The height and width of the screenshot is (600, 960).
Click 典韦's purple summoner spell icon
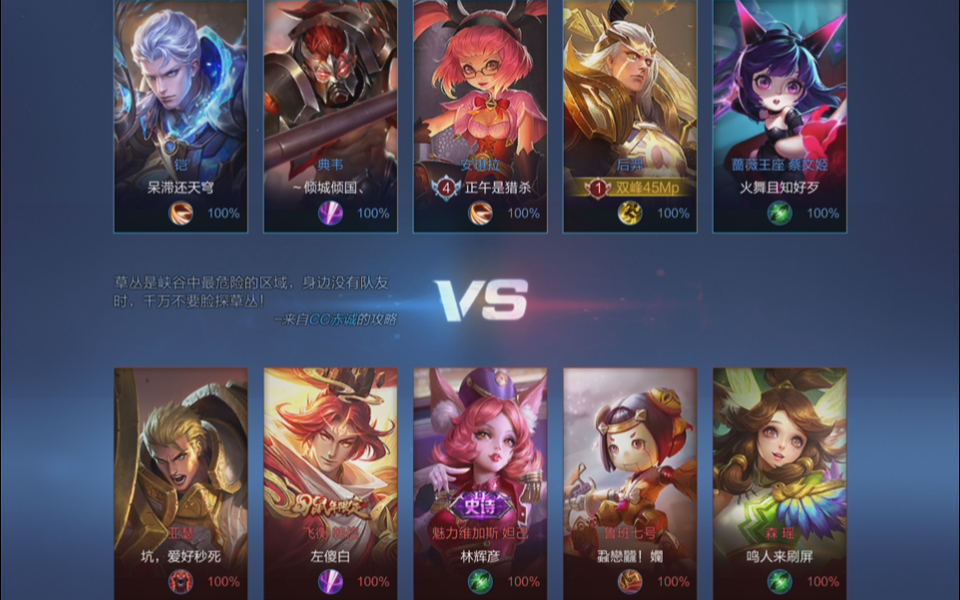330,213
